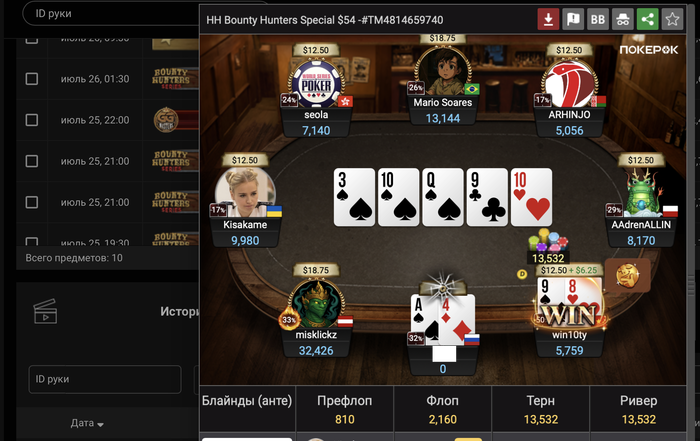Screen dimensions: 700x441
Task: Select the Блайнды (анте) stage
Action: click(x=247, y=401)
